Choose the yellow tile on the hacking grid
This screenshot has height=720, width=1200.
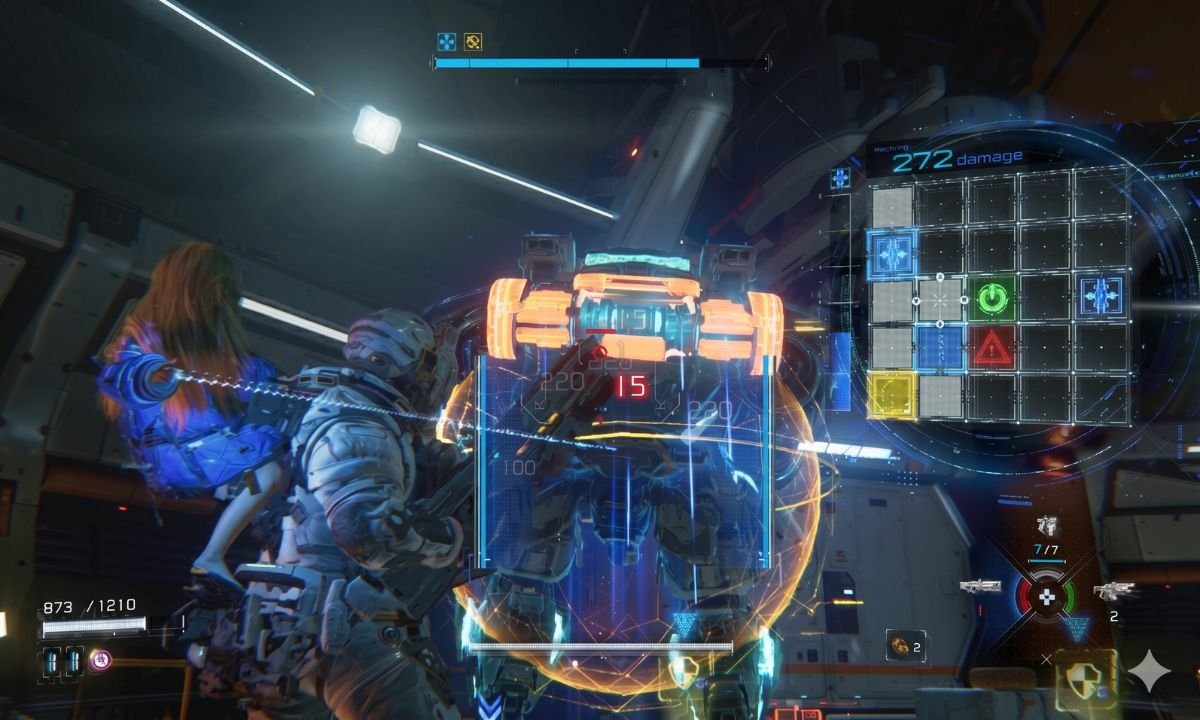(x=891, y=393)
